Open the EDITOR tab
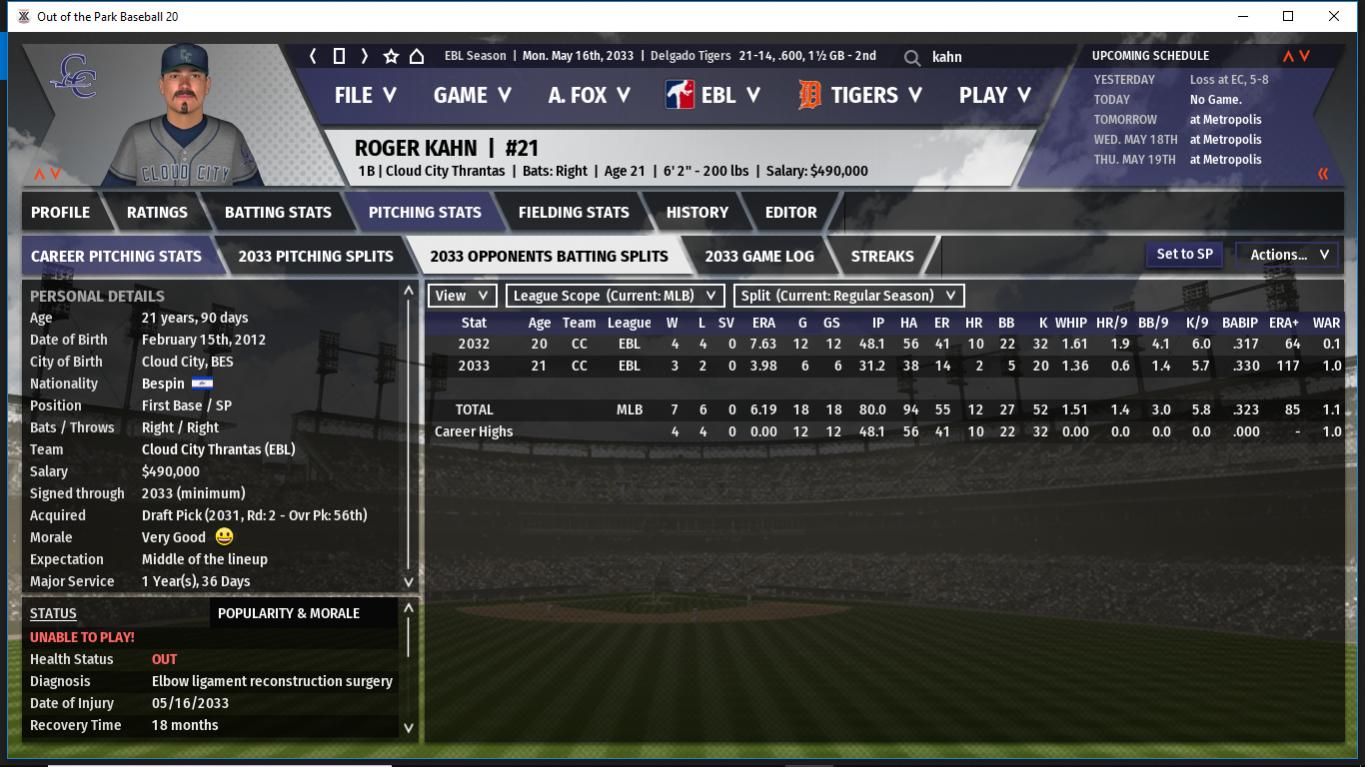This screenshot has height=767, width=1365. pos(791,212)
